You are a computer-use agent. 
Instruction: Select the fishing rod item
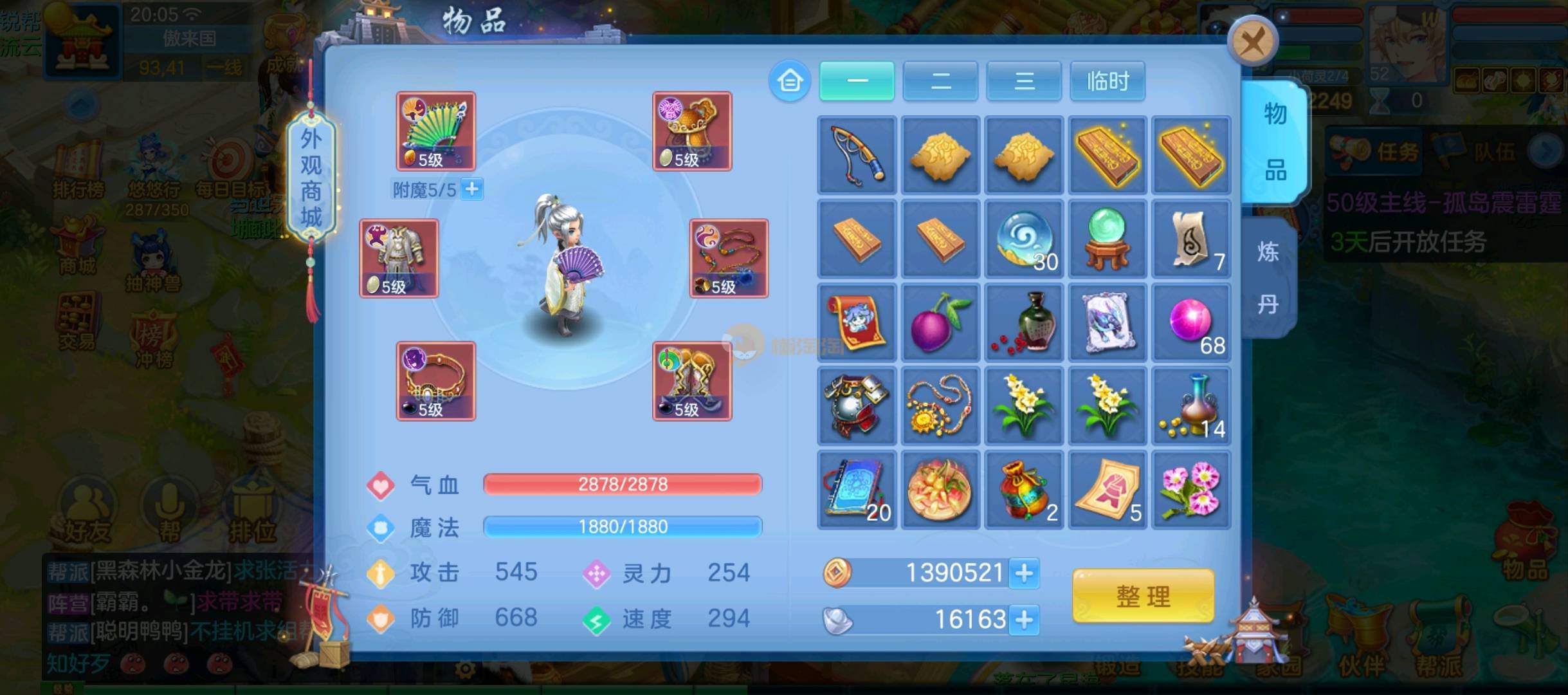pyautogui.click(x=857, y=155)
